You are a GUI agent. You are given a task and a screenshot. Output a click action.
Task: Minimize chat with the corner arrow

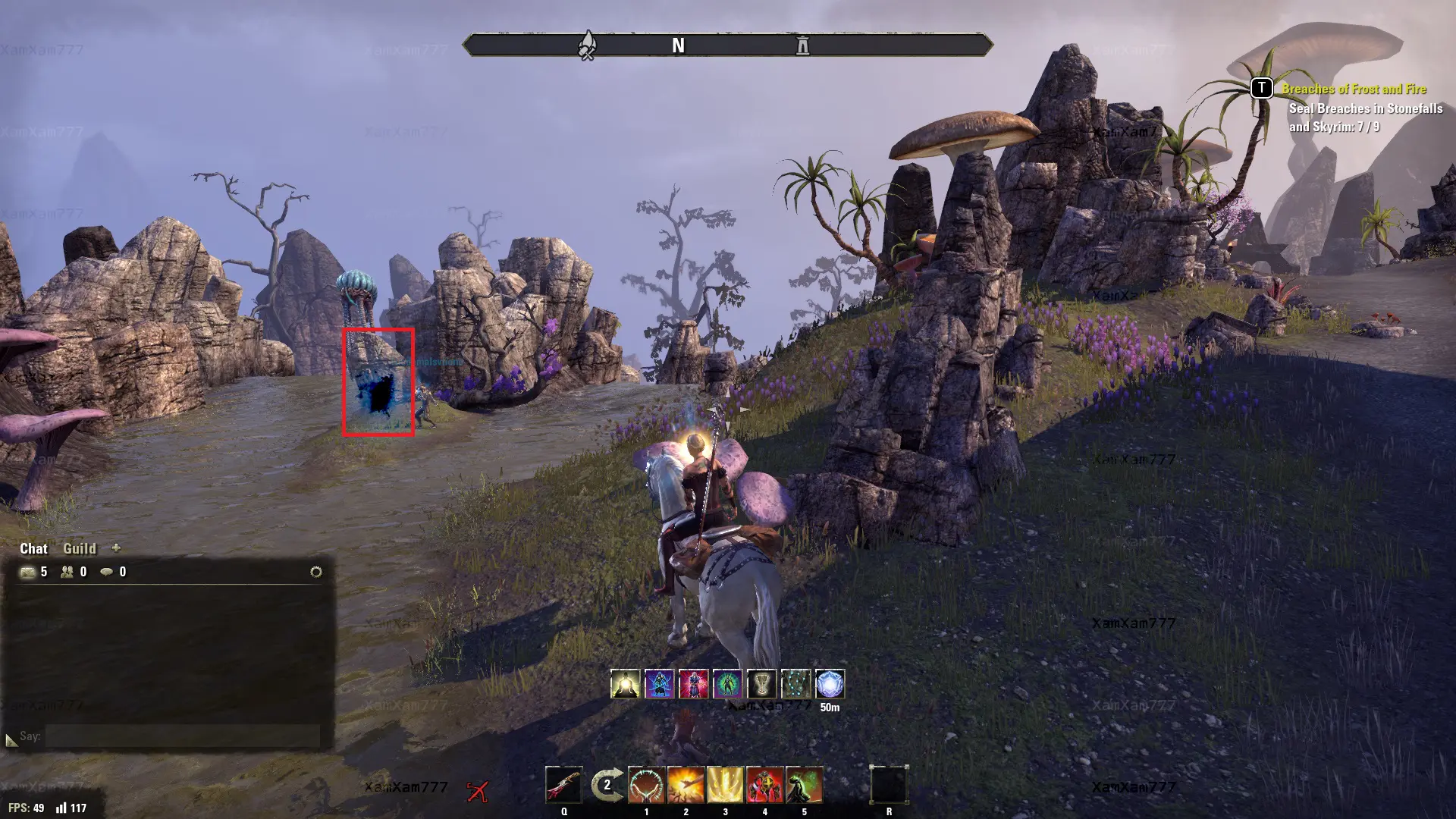click(x=11, y=739)
